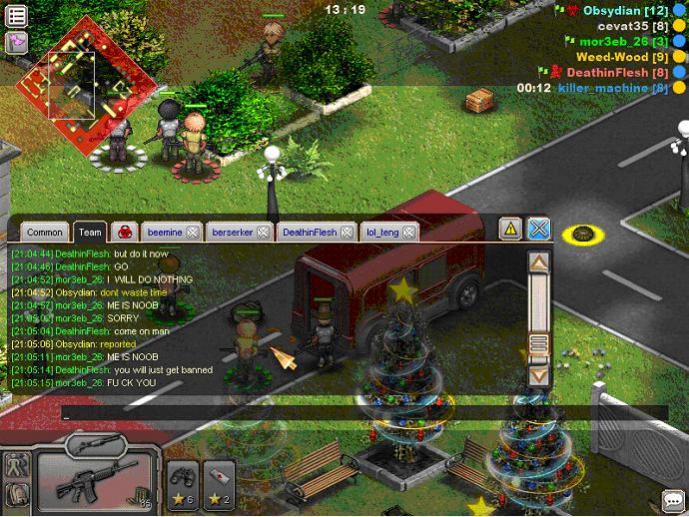Image resolution: width=689 pixels, height=517 pixels.
Task: Select the assault rifle primary weapon slot
Action: pos(95,485)
